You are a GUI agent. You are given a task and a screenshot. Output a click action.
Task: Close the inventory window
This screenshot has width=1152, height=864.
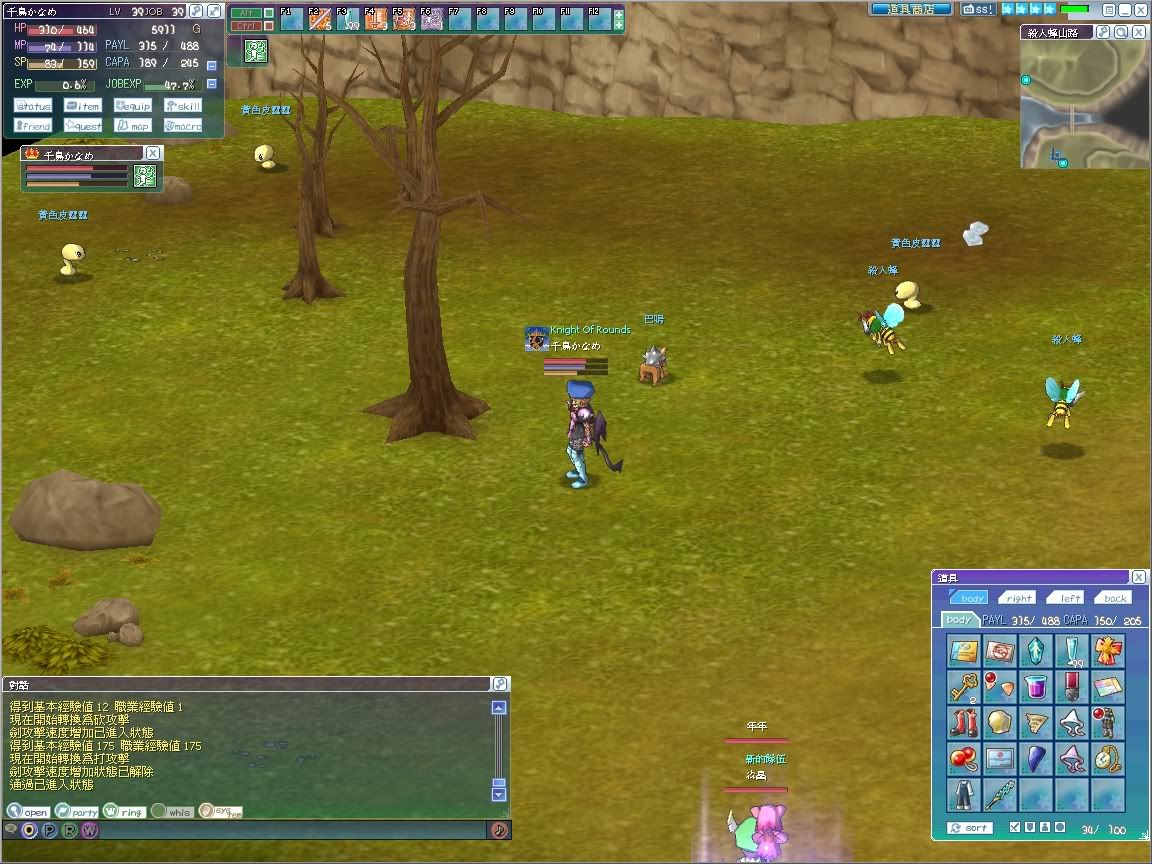click(1139, 577)
